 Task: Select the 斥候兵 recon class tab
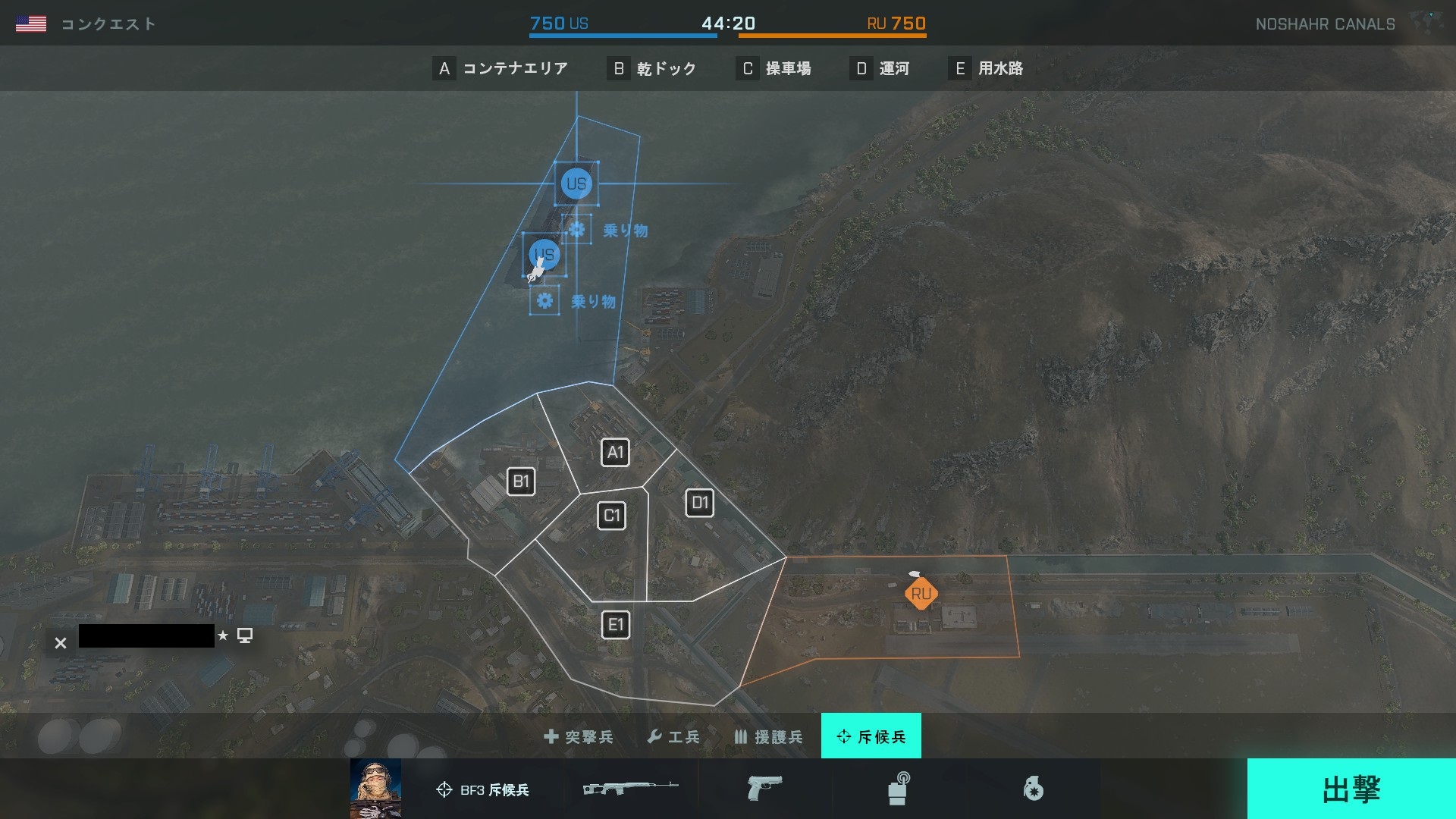tap(871, 736)
